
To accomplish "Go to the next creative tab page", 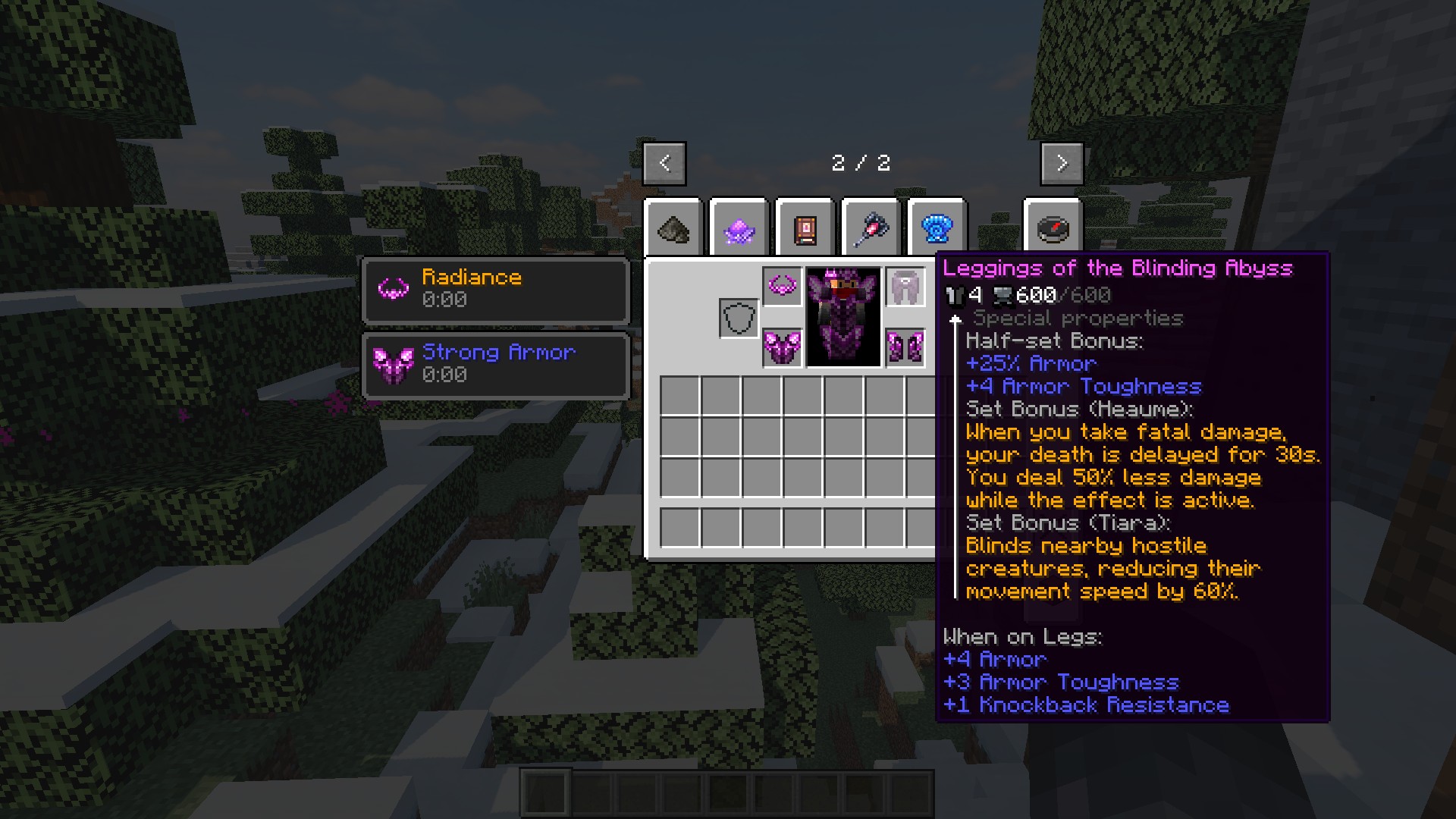I will click(1061, 163).
